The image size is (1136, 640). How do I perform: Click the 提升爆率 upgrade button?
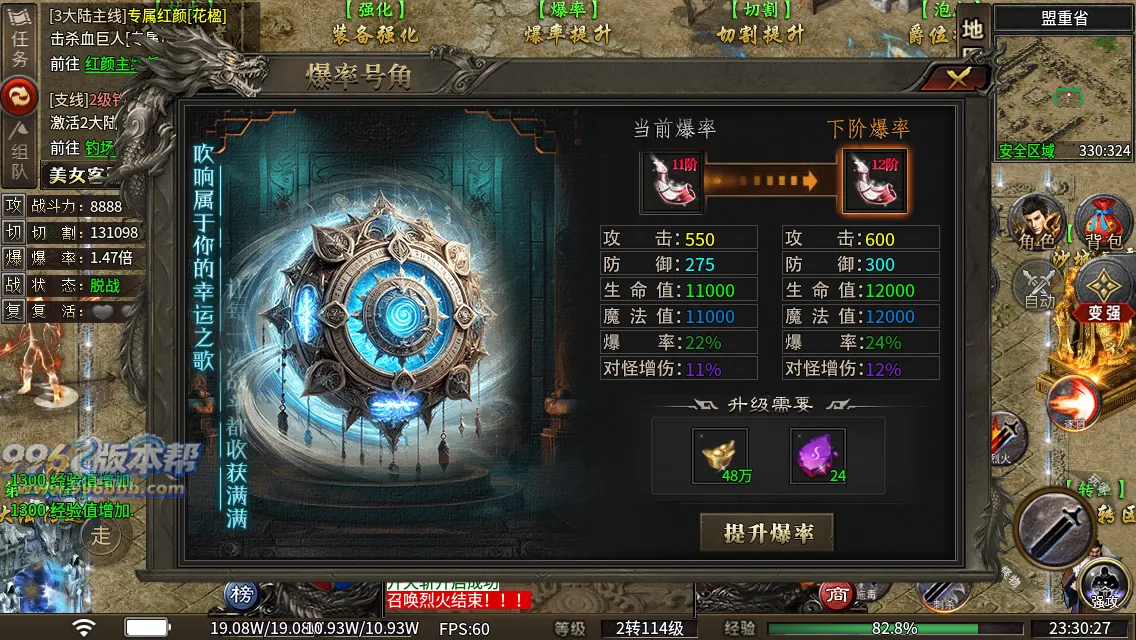tap(767, 533)
